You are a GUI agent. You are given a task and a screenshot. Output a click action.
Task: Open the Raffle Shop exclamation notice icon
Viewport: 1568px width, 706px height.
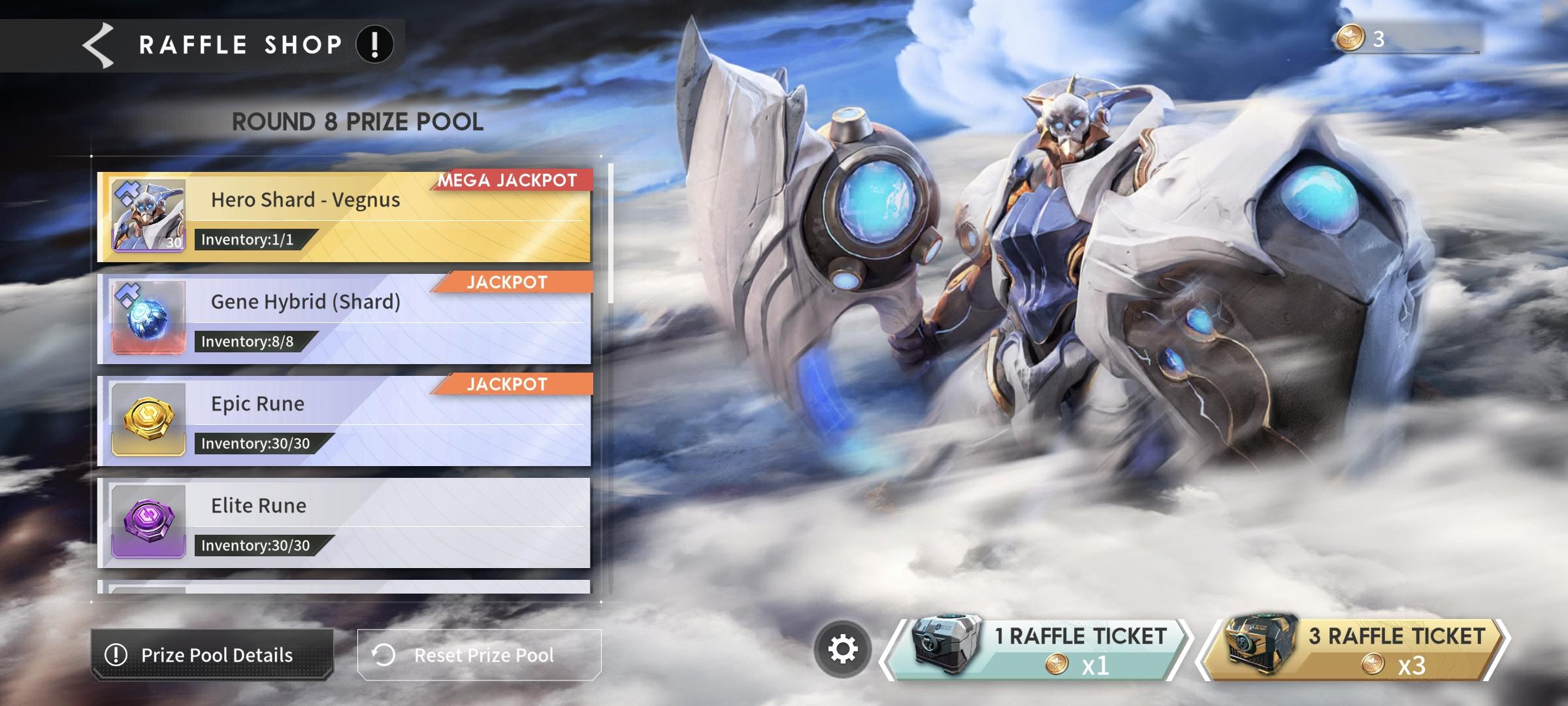click(373, 43)
